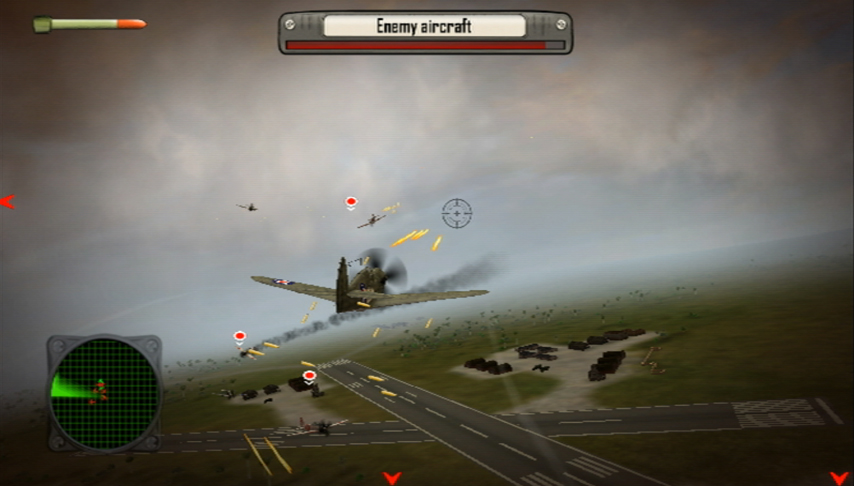Click the circular green radar display
This screenshot has width=854, height=486.
(x=104, y=390)
